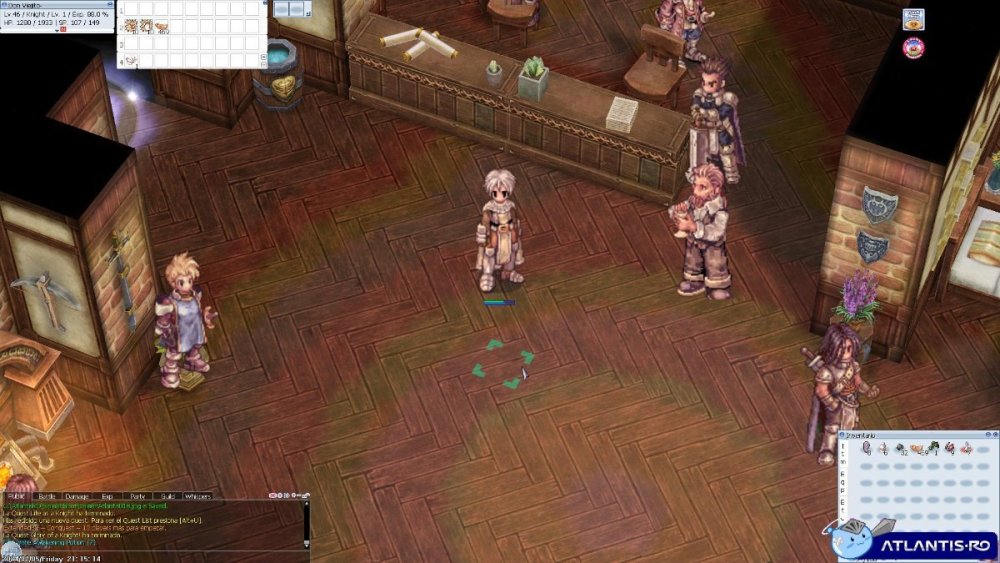Select the Damage chat tab

(x=77, y=496)
